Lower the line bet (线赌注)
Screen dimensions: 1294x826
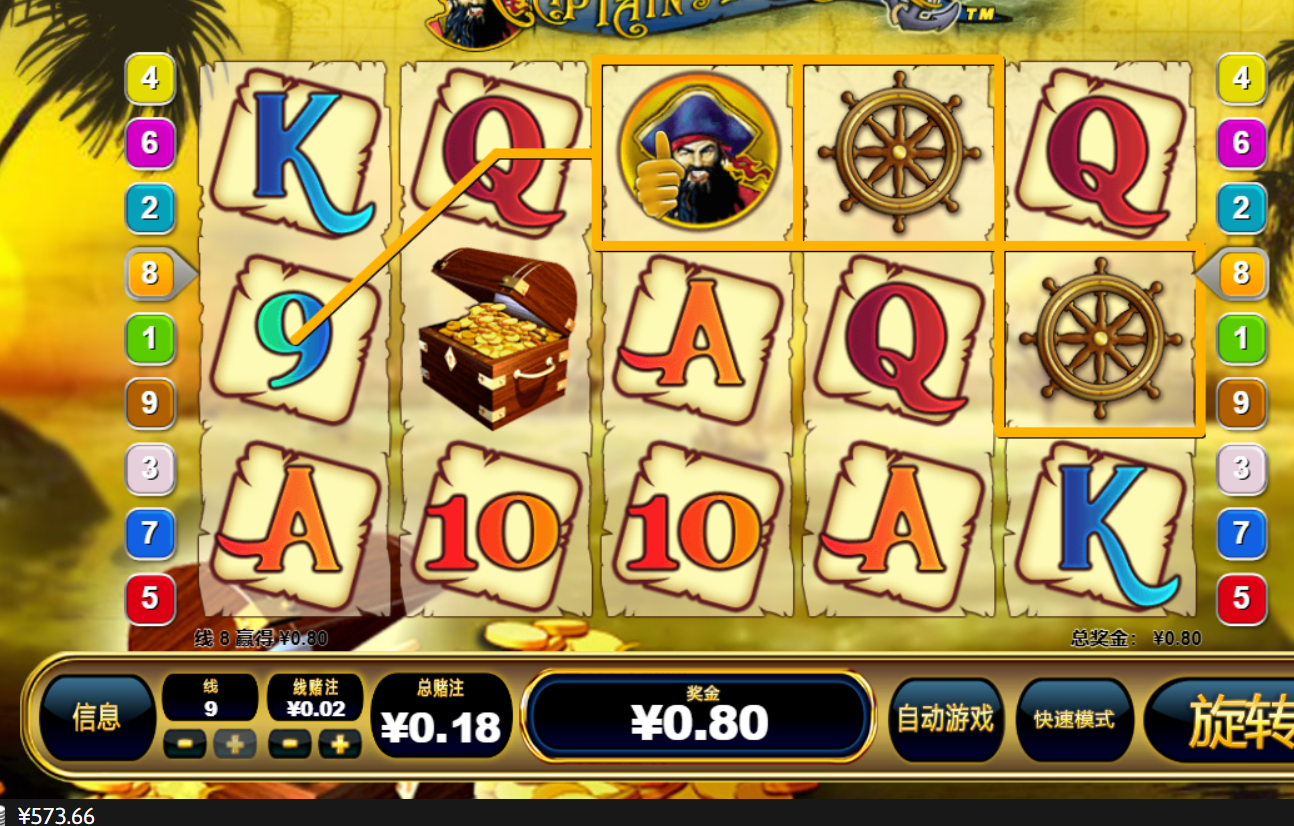290,744
